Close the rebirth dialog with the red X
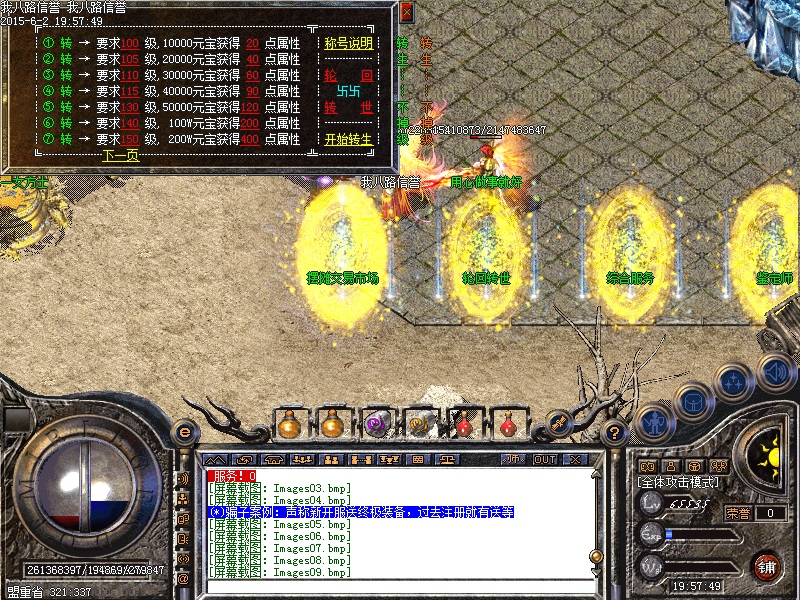Viewport: 800px width, 600px height. coord(406,13)
